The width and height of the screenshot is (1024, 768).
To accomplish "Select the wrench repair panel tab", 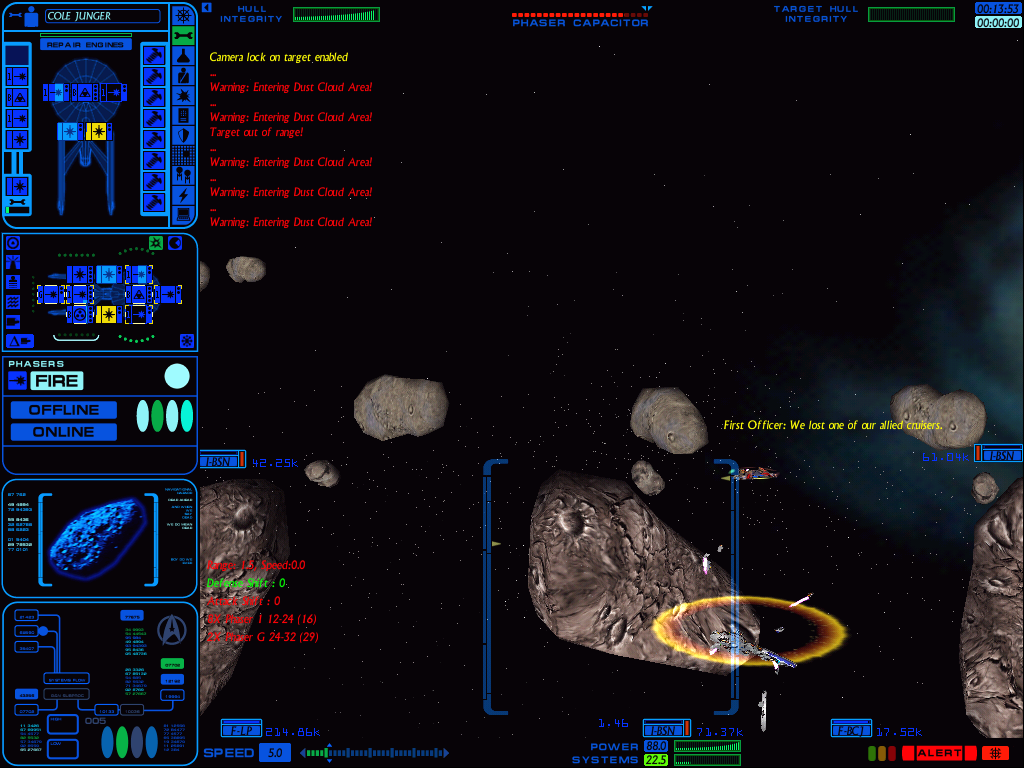I will click(x=183, y=36).
